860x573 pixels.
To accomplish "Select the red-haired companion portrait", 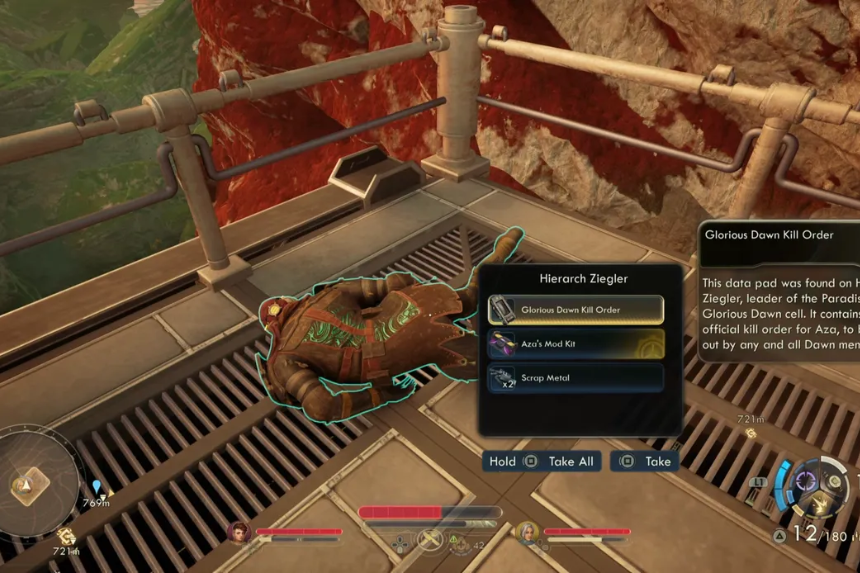I will pyautogui.click(x=239, y=532).
